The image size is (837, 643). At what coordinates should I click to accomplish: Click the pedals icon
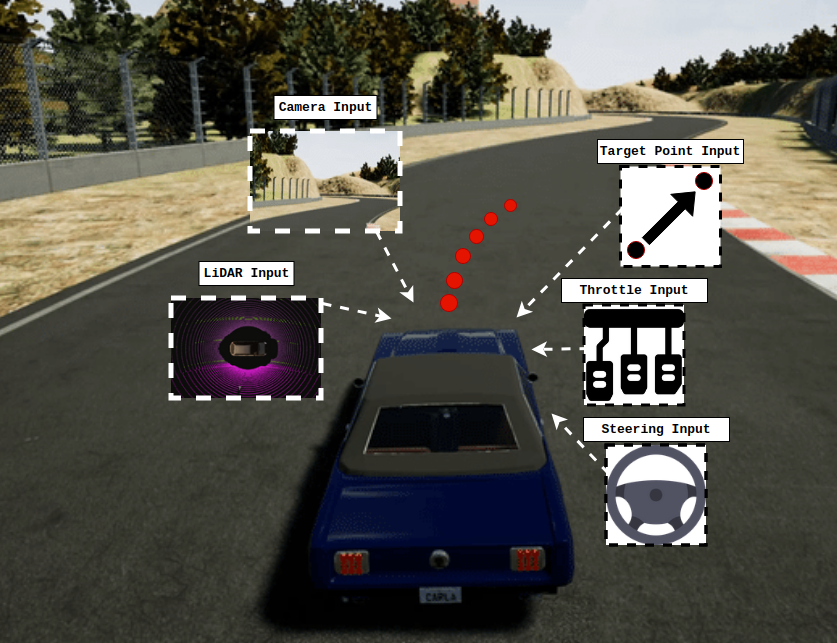pos(634,356)
